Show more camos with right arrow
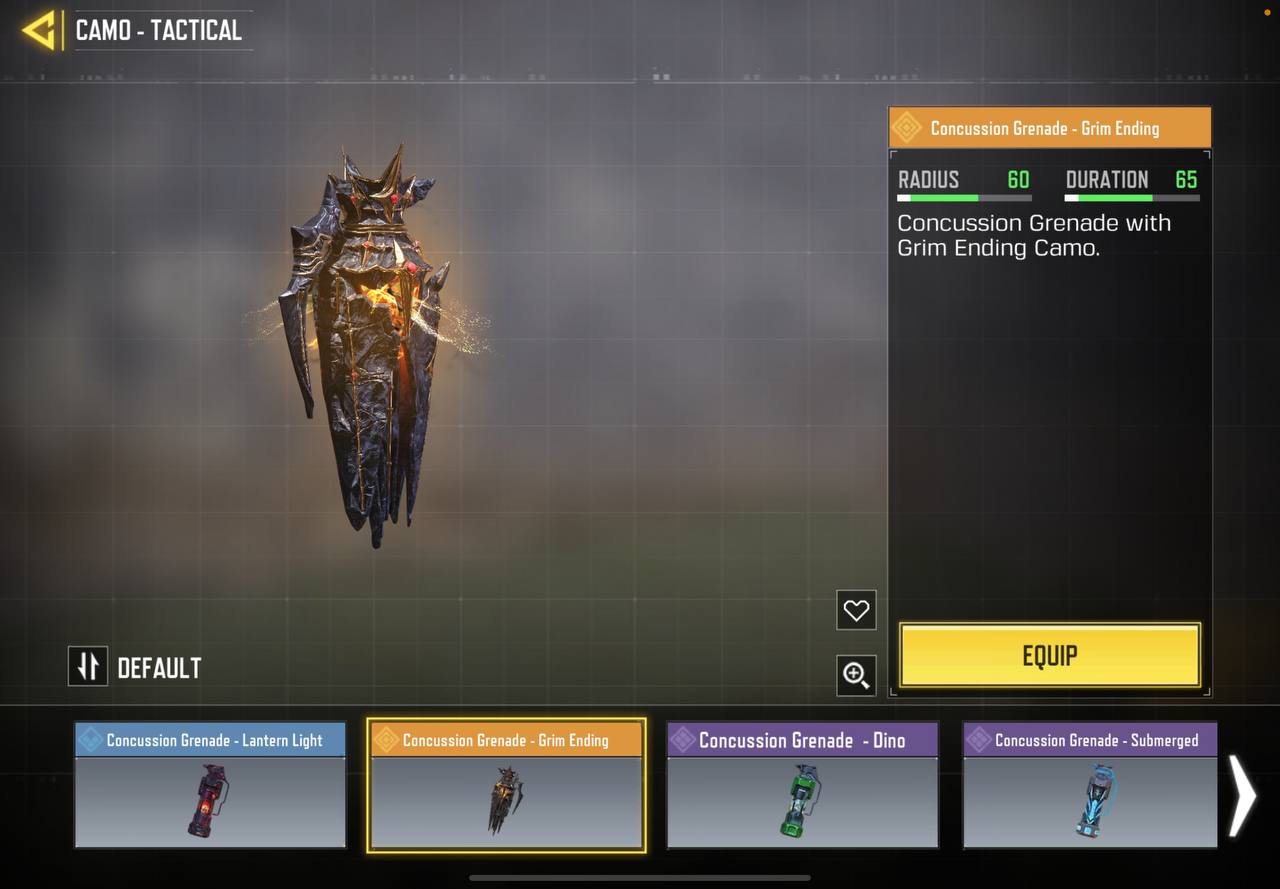This screenshot has width=1280, height=889. click(x=1242, y=795)
